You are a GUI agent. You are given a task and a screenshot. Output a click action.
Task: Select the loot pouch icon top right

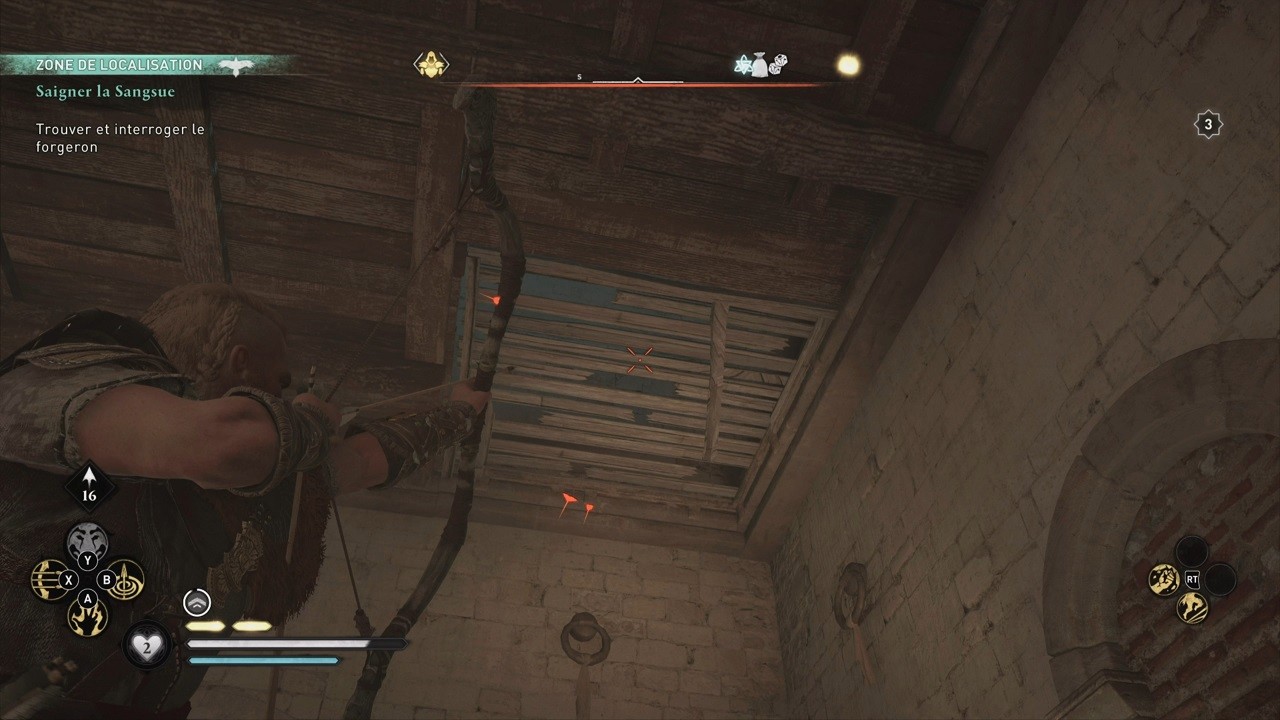(x=761, y=63)
